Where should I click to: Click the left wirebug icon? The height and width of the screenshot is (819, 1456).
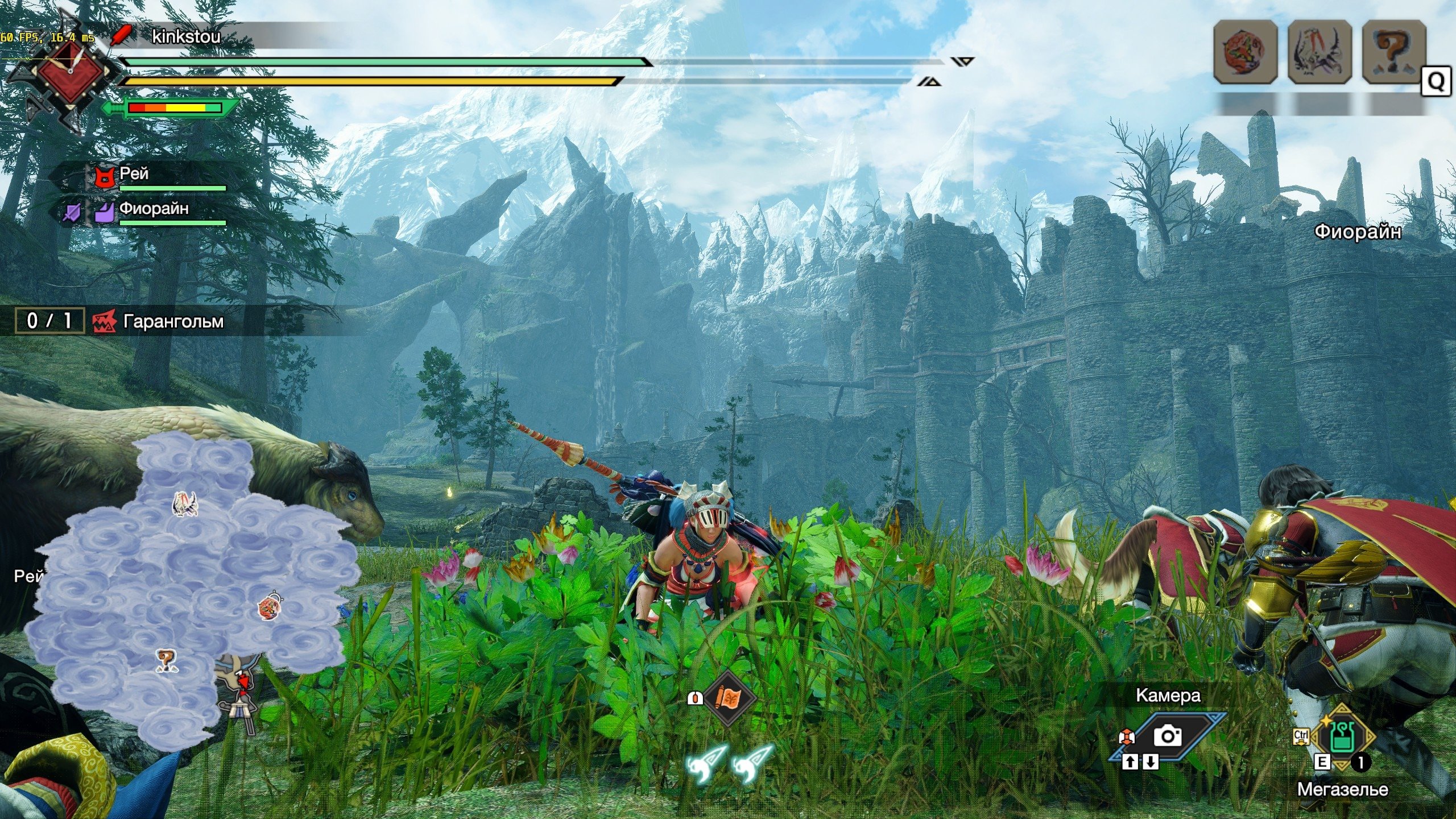tap(706, 765)
